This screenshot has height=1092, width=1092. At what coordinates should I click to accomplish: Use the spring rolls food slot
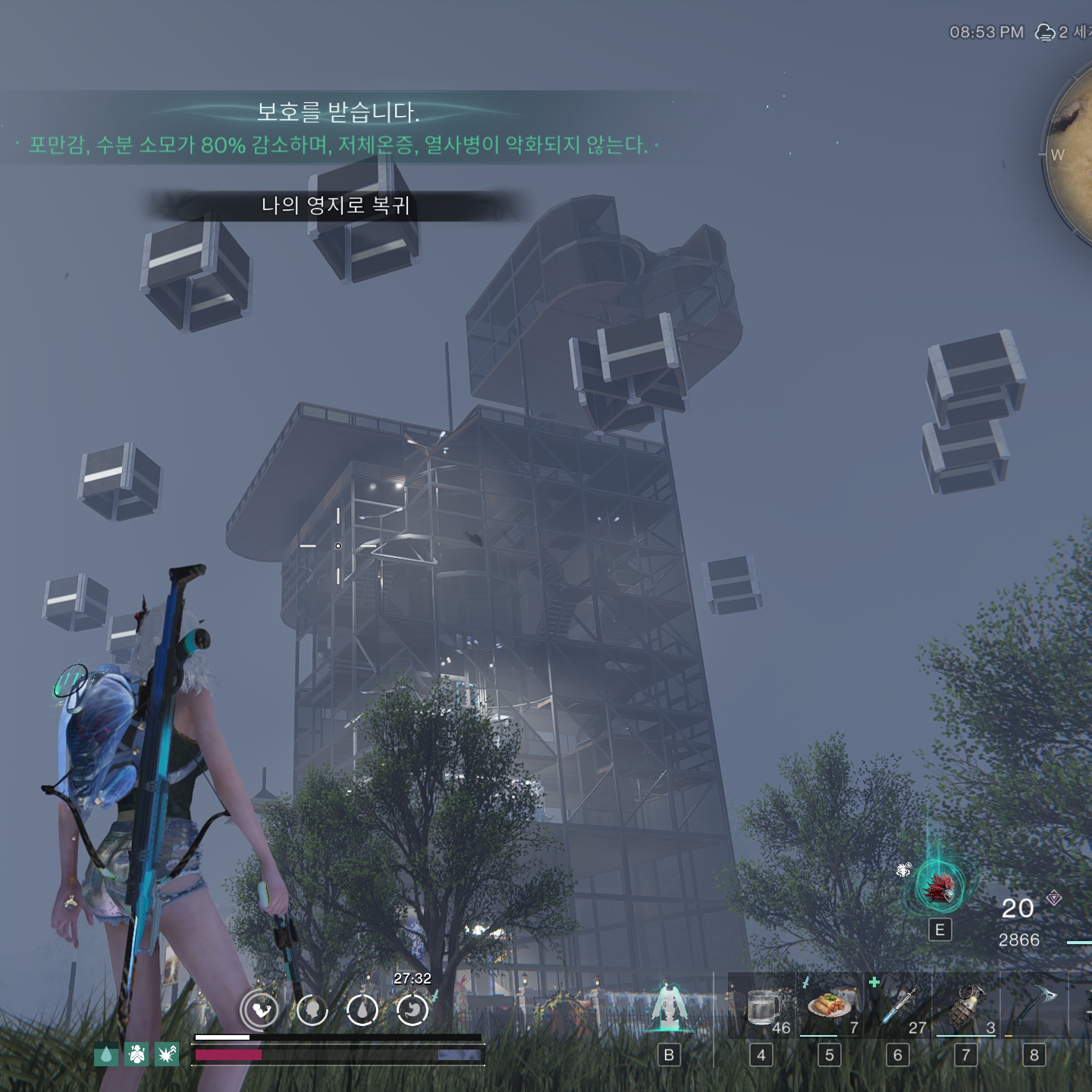pyautogui.click(x=830, y=1006)
